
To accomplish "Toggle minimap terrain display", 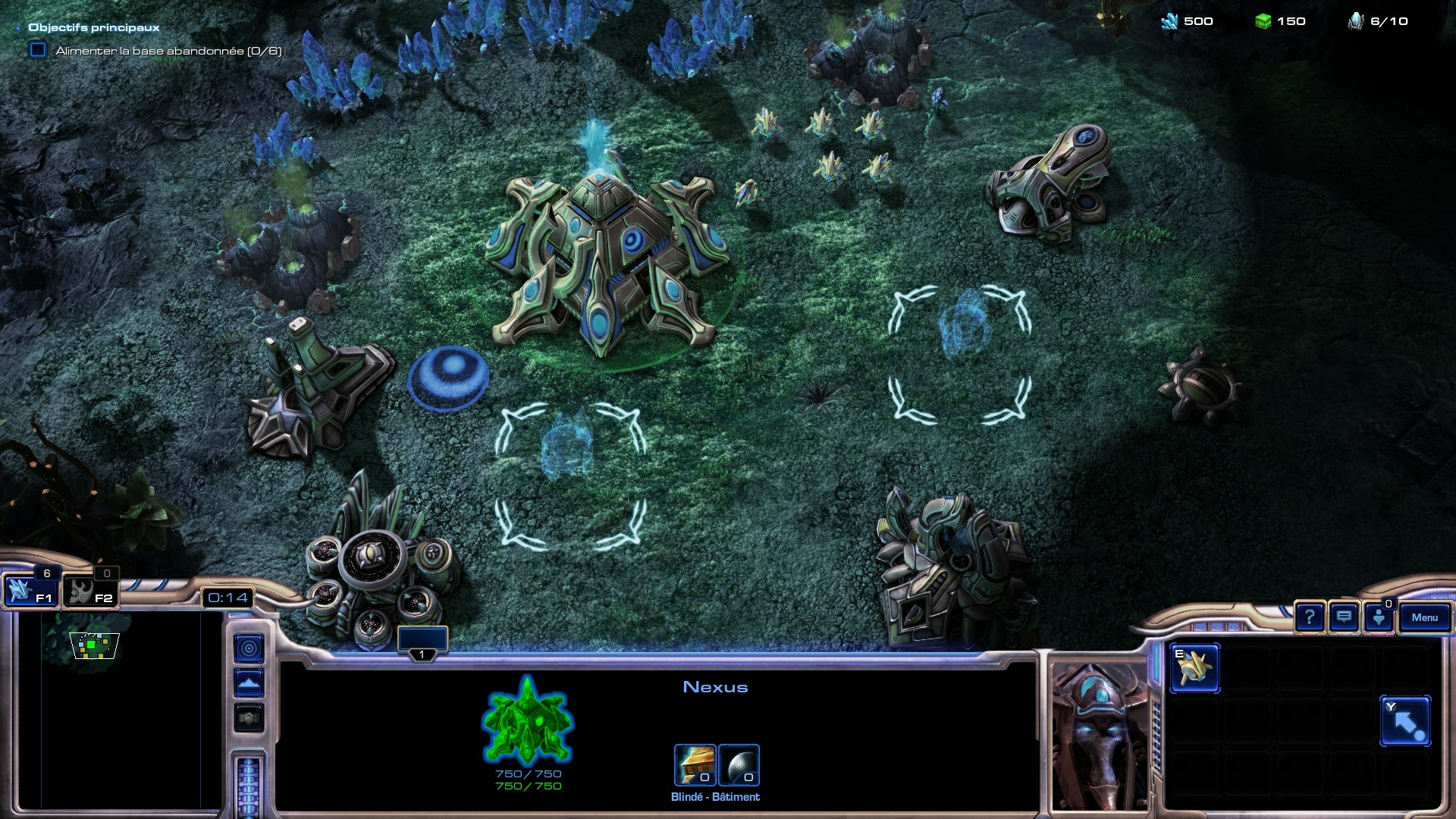I will (x=249, y=683).
